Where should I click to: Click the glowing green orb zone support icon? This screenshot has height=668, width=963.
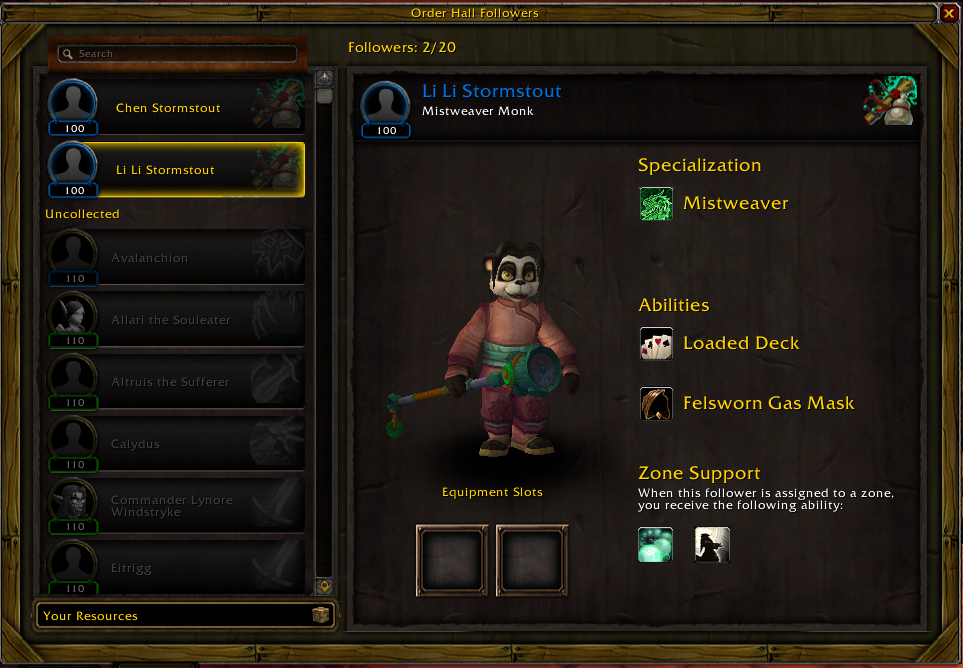coord(656,545)
